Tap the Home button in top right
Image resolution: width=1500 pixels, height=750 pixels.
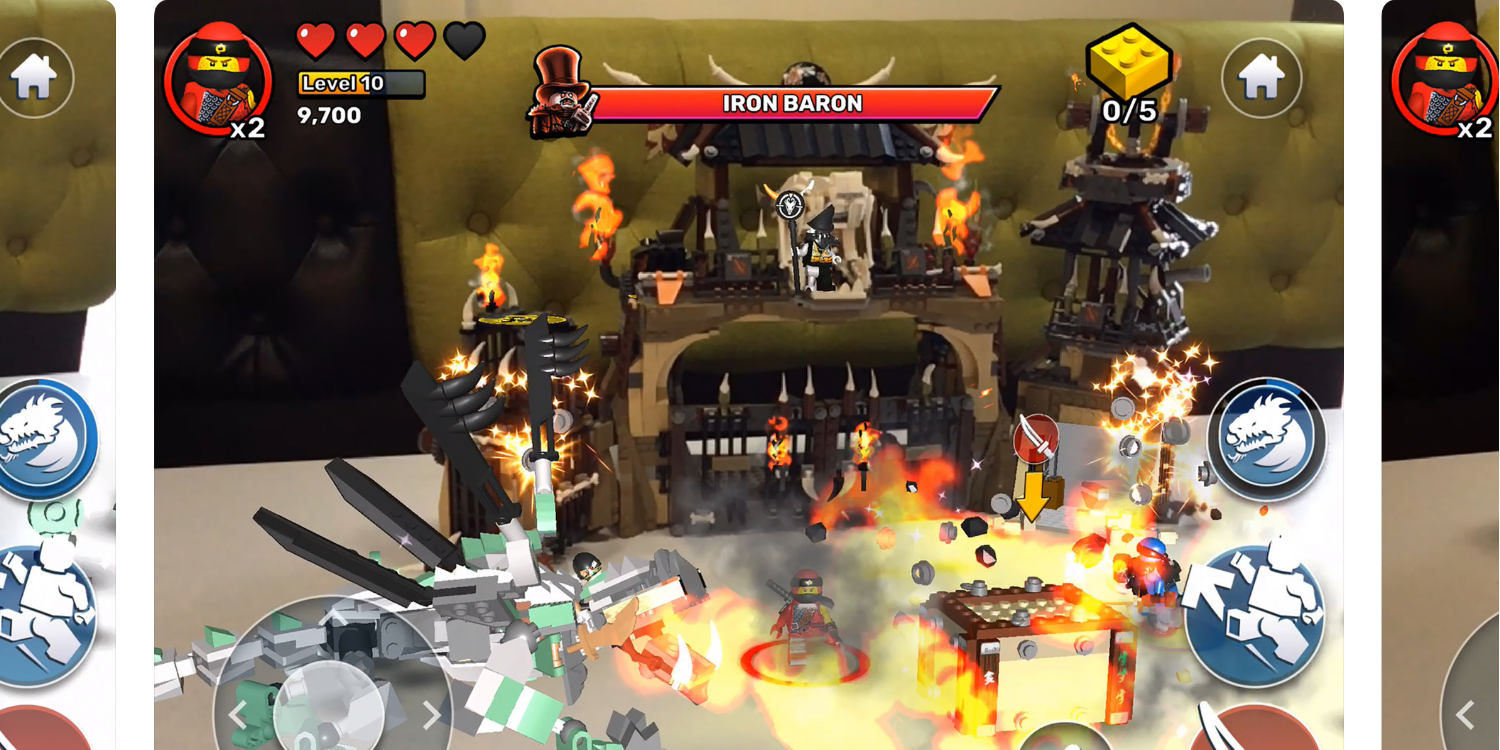pyautogui.click(x=1263, y=76)
